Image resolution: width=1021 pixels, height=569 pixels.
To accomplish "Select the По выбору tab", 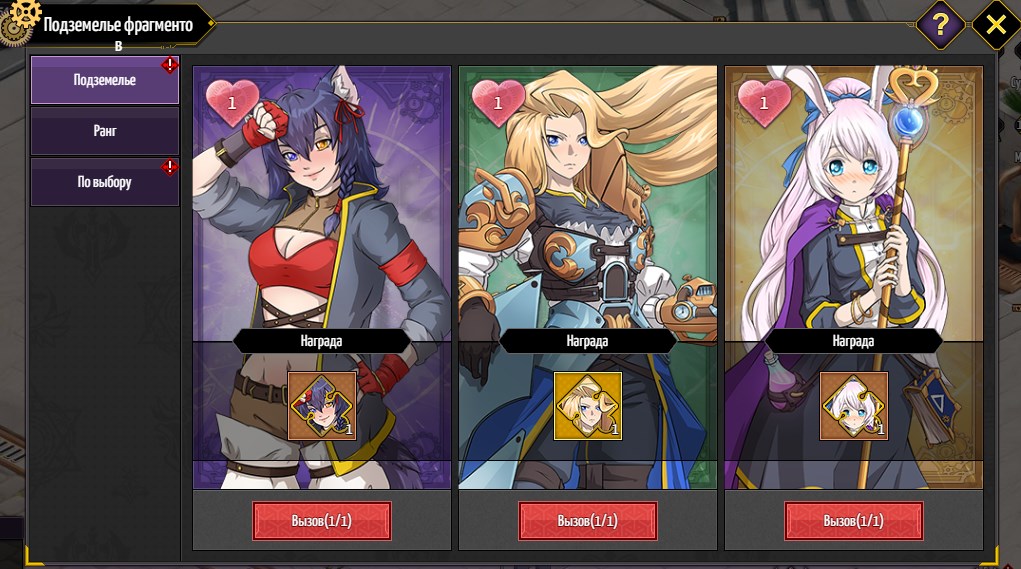I will (104, 182).
